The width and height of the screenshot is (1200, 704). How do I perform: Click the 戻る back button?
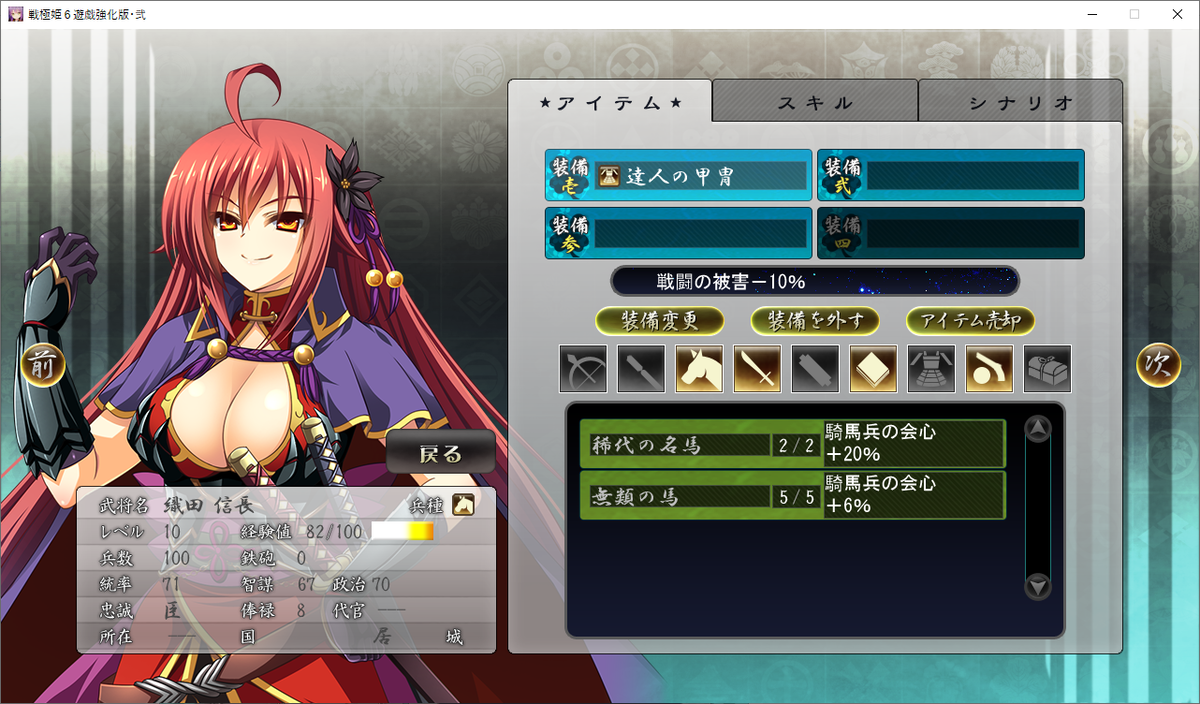pos(441,454)
